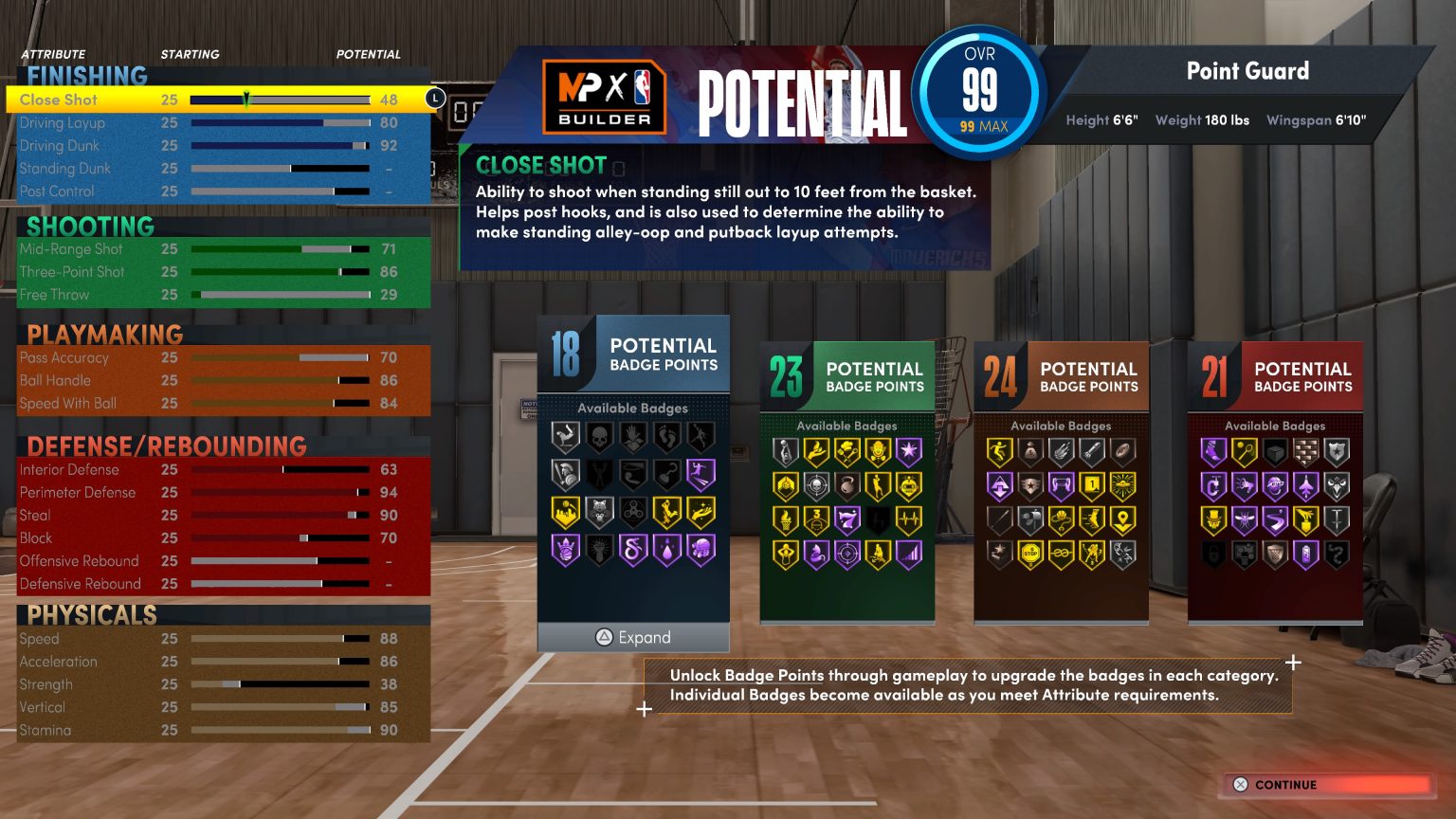Expand the PHYSICALS attribute section
This screenshot has width=1456, height=819.
(x=90, y=614)
